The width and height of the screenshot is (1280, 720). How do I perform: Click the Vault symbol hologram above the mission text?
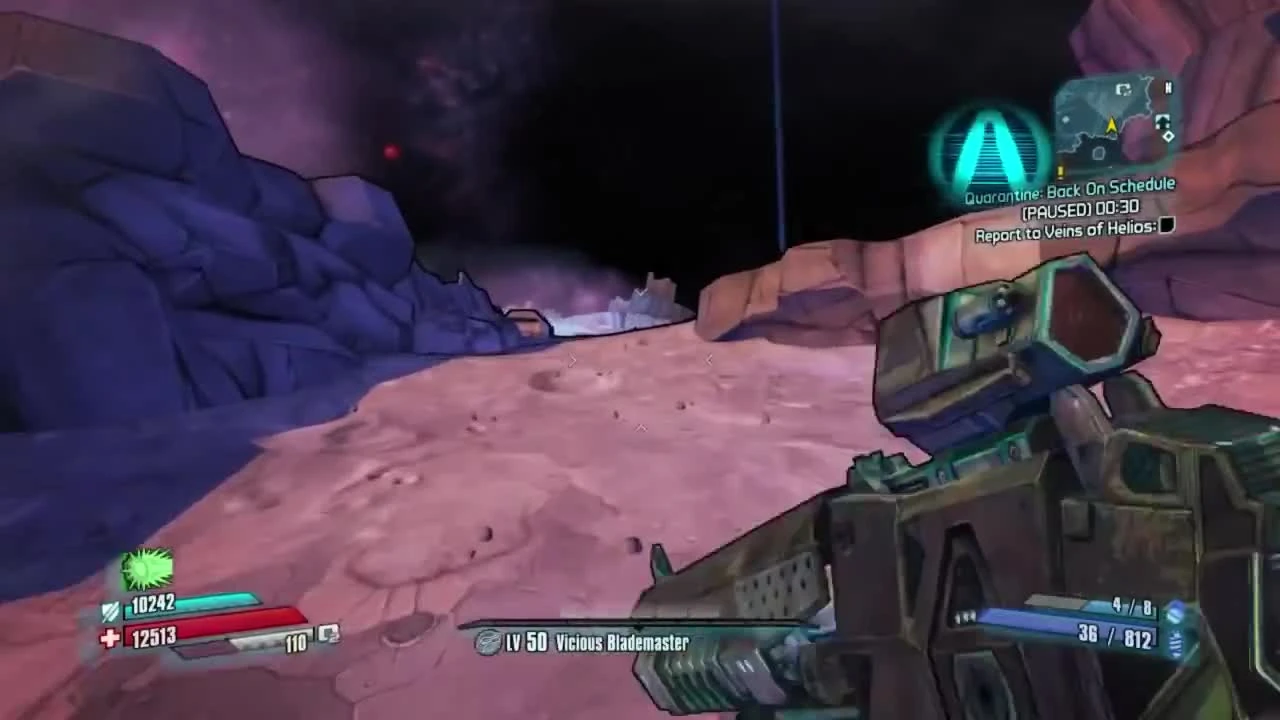coord(988,152)
